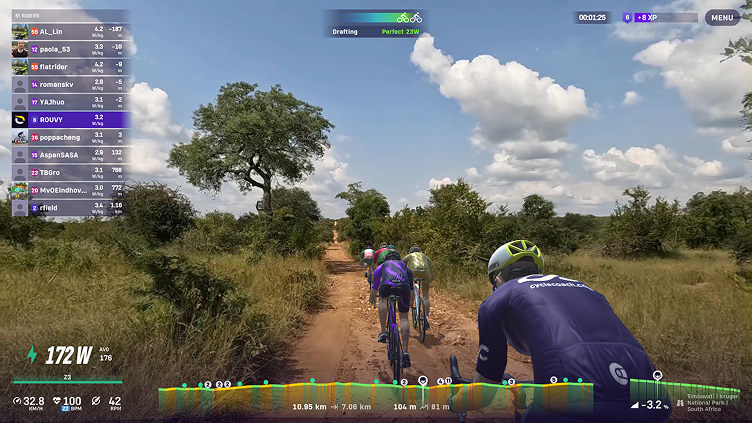Click the drafting indicator panel
Viewport: 752px width, 423px height.
[376, 24]
